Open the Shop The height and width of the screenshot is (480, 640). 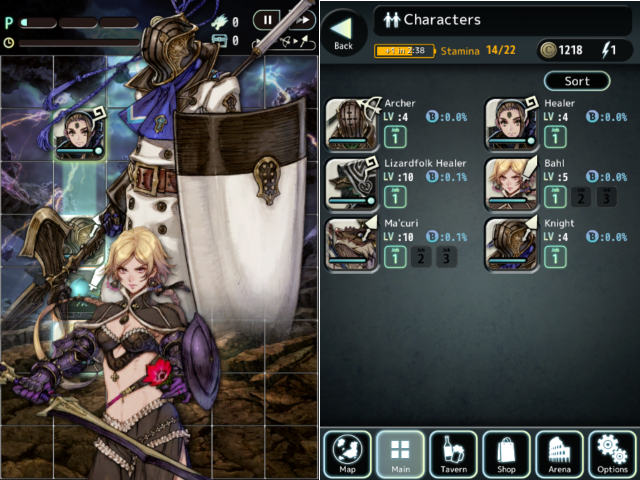[506, 454]
